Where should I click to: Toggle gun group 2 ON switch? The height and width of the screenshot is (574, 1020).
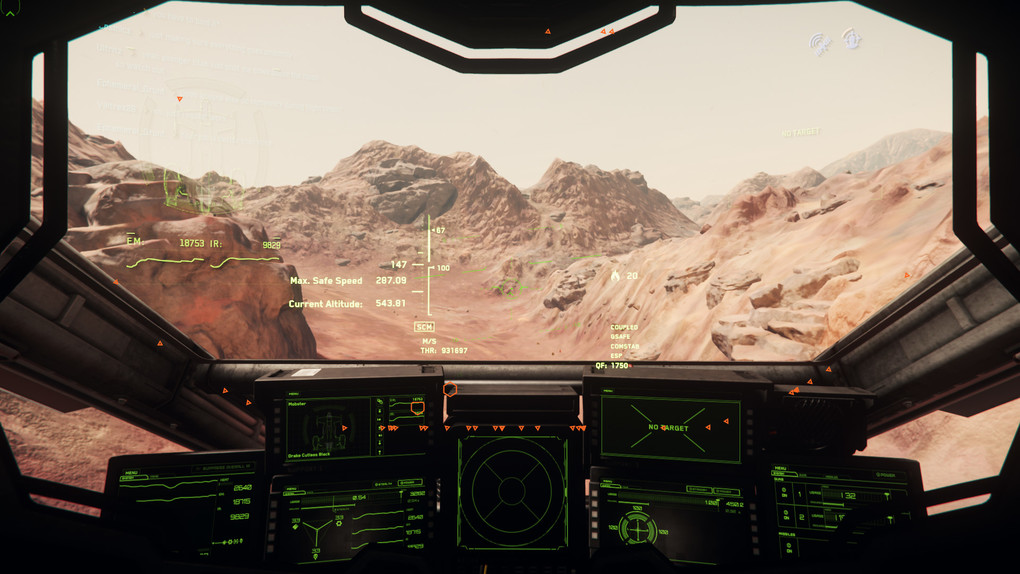click(784, 518)
